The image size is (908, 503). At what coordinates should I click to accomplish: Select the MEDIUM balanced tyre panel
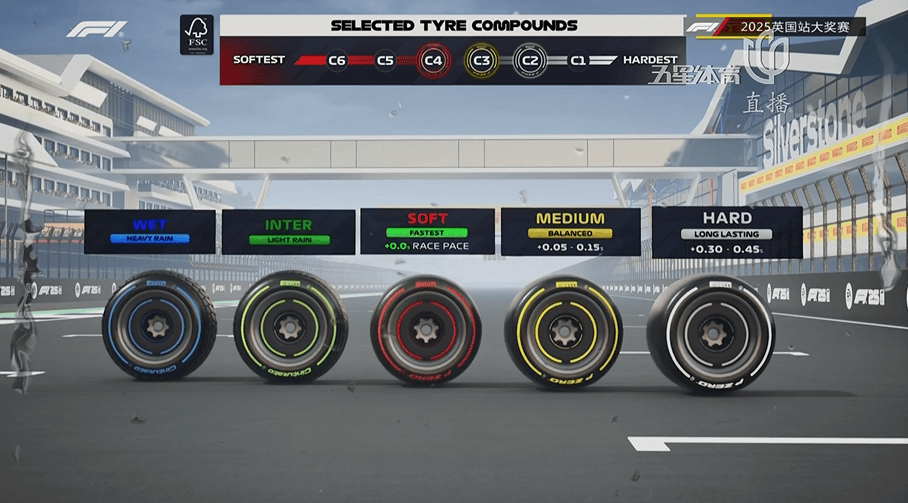point(570,230)
